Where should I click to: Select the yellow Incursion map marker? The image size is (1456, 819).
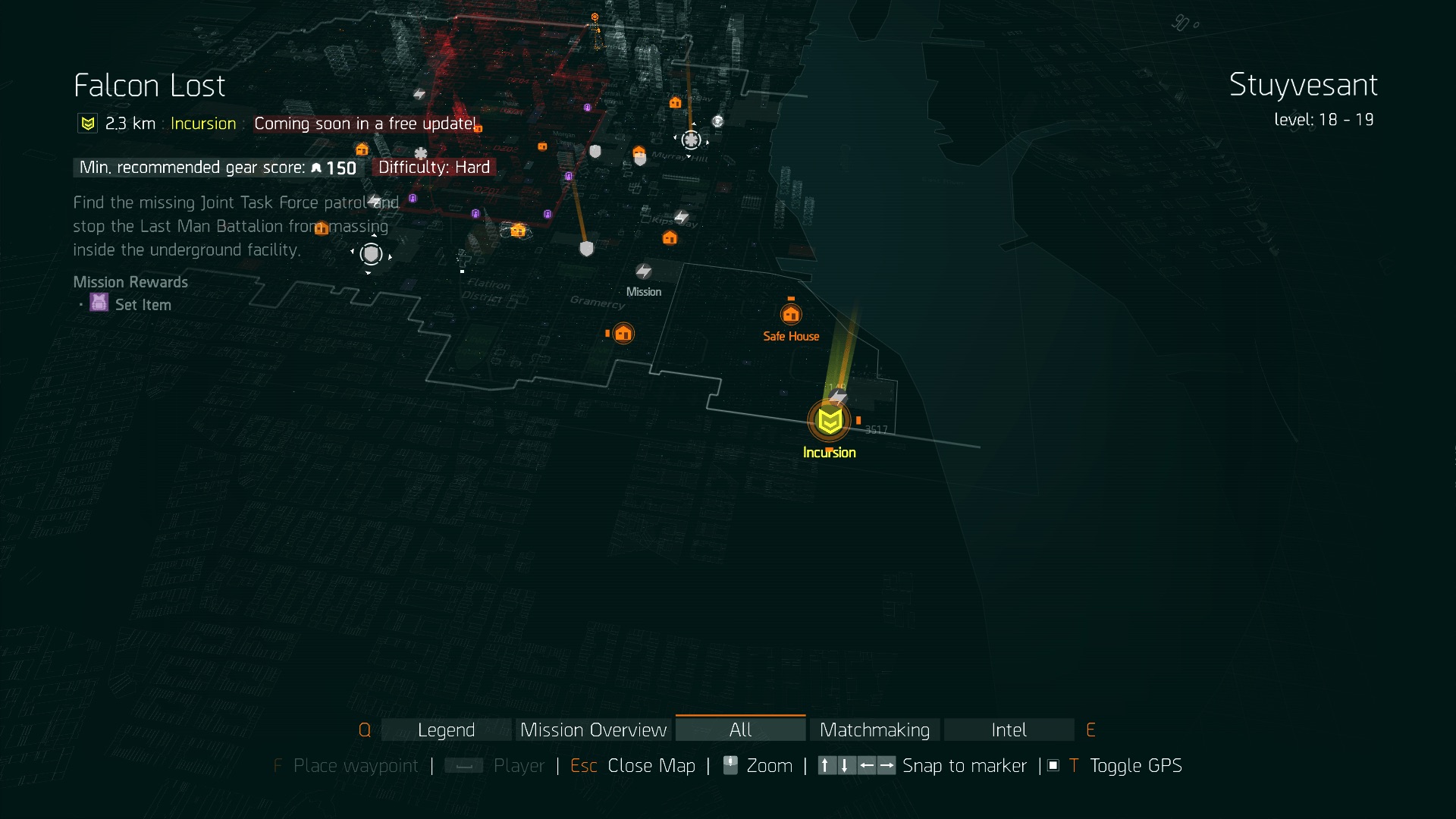click(829, 421)
